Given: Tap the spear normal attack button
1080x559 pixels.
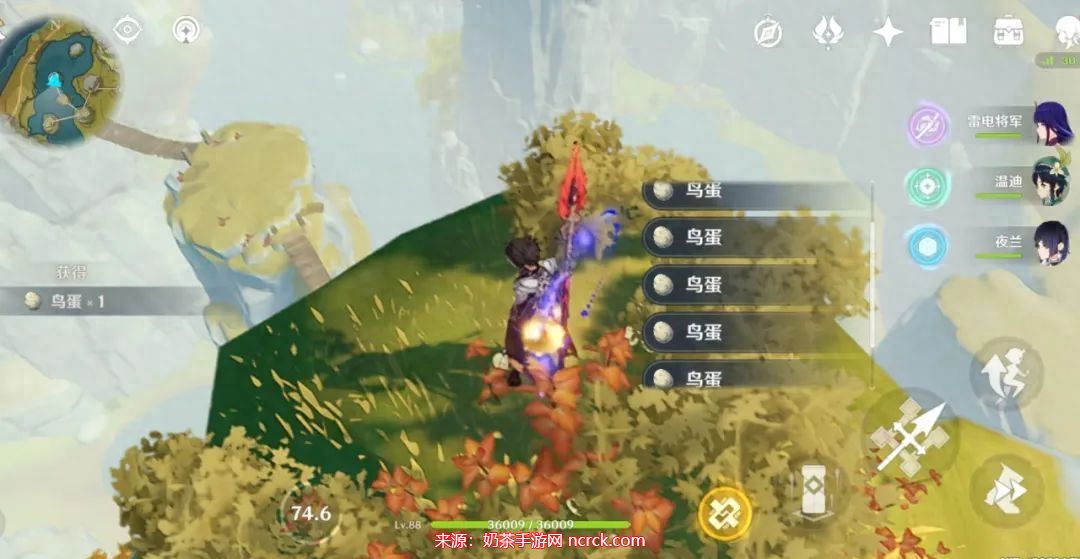Looking at the screenshot, I should tap(910, 435).
